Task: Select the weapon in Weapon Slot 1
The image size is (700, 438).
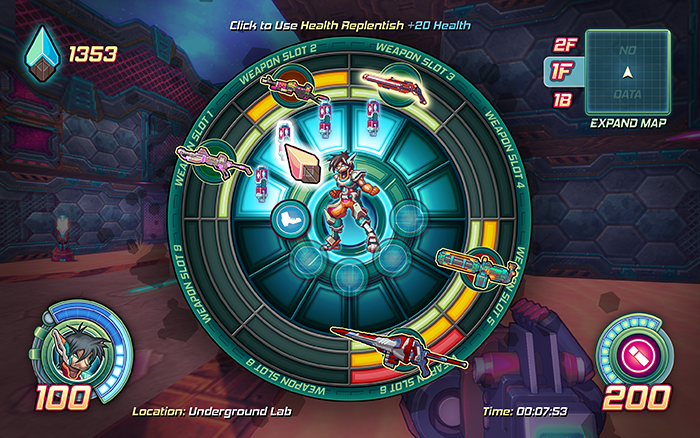Action: (208, 160)
